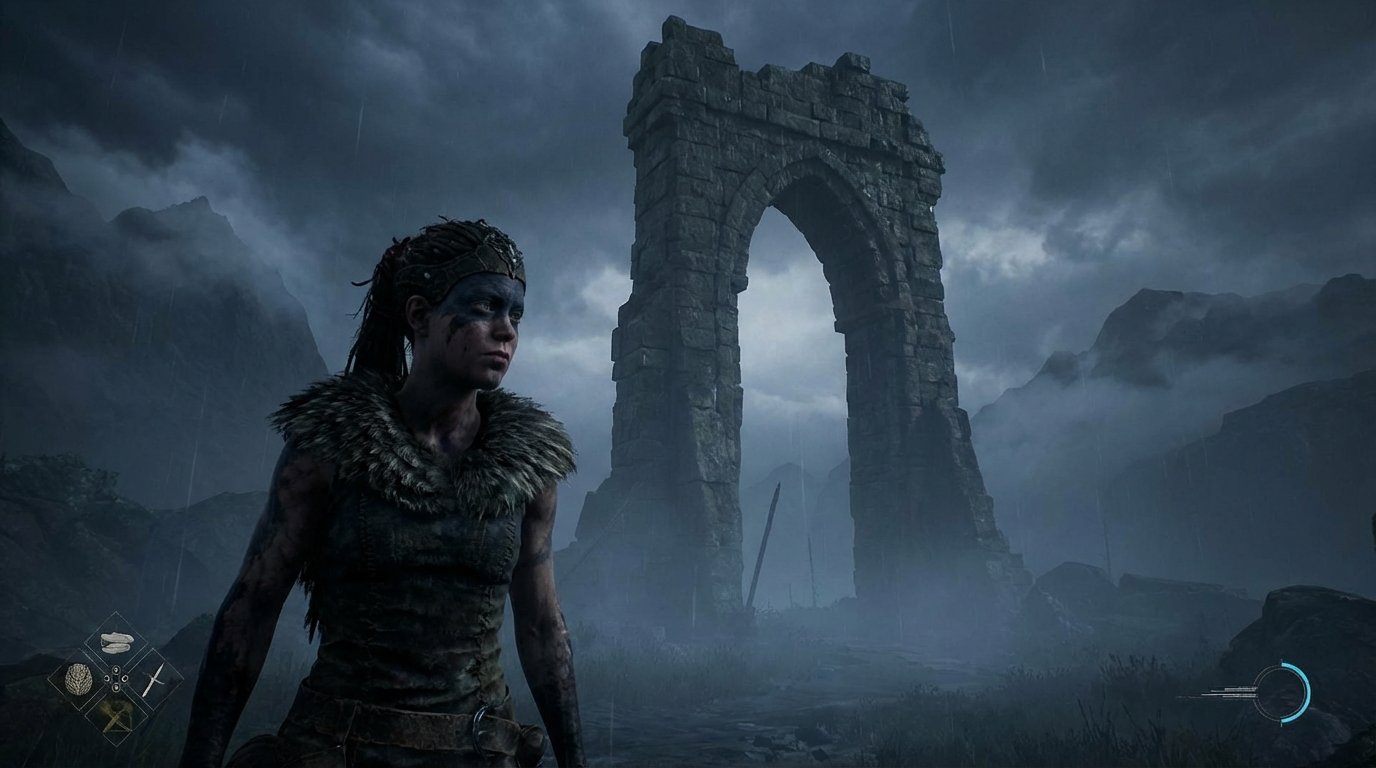Select the leaf charm in the left diamond slot
Image resolution: width=1376 pixels, height=768 pixels.
tap(78, 679)
